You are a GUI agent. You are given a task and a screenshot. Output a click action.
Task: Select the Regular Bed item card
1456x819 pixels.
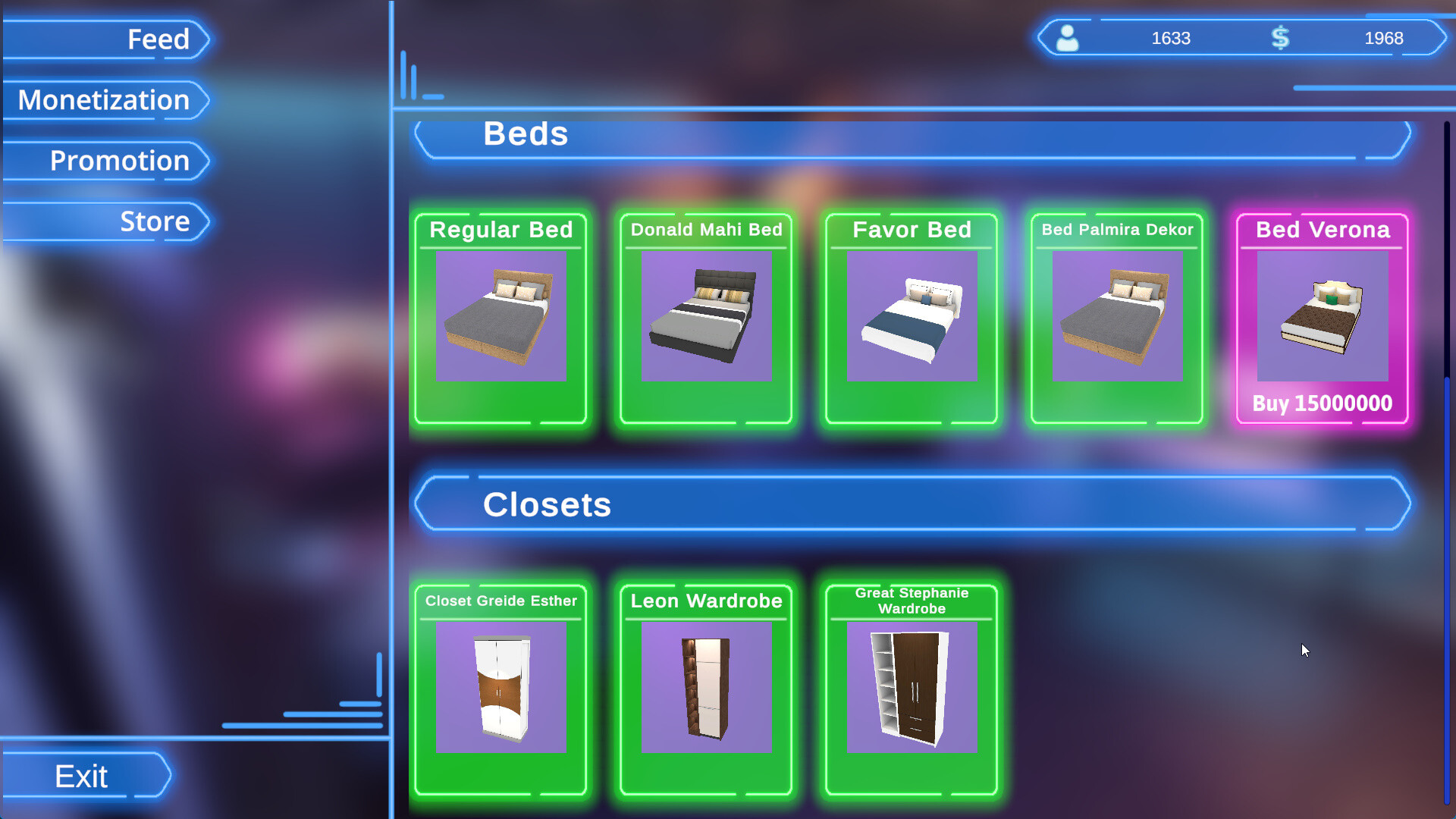click(x=500, y=317)
